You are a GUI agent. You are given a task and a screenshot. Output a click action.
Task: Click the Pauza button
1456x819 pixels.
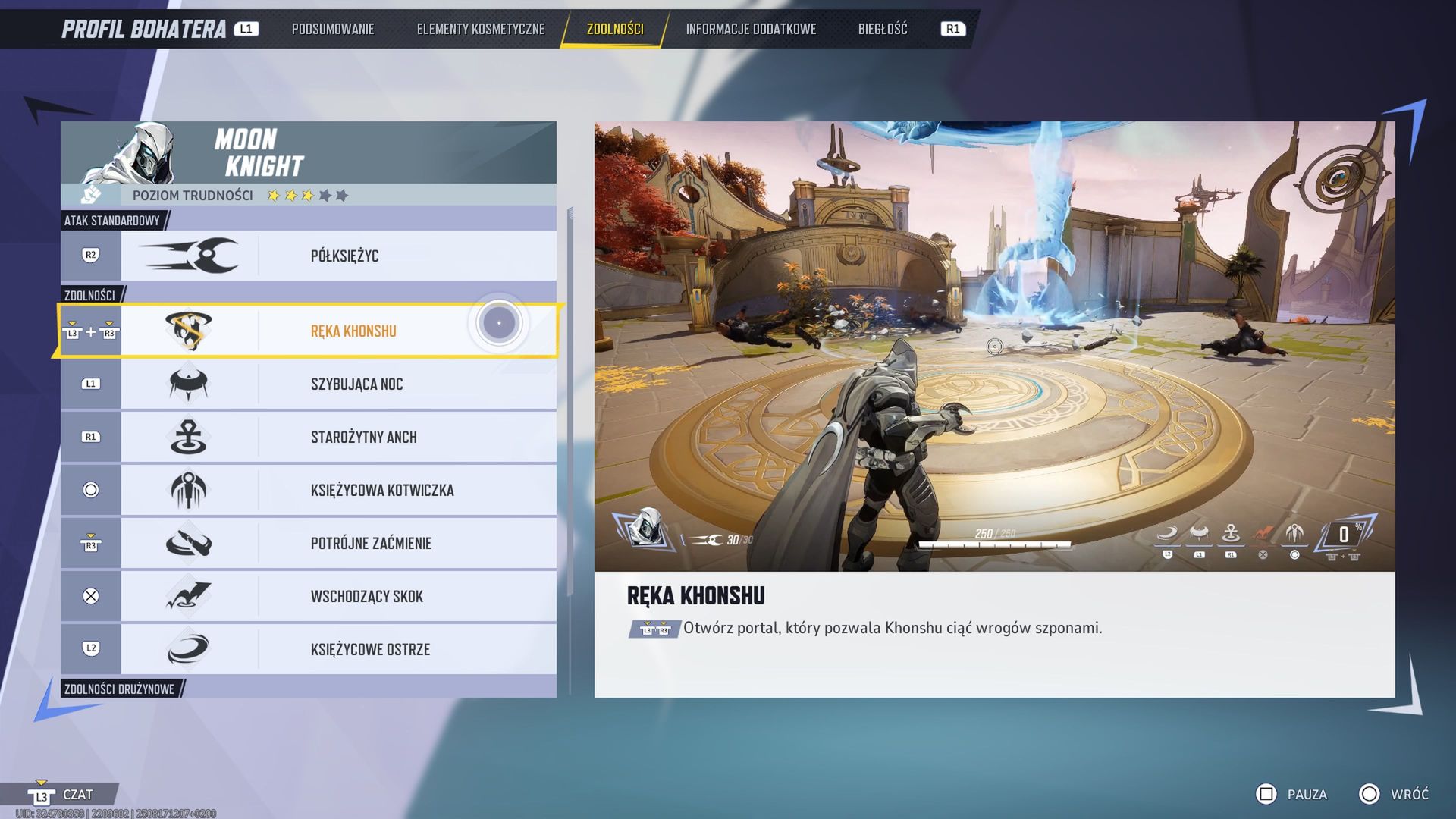click(1292, 794)
